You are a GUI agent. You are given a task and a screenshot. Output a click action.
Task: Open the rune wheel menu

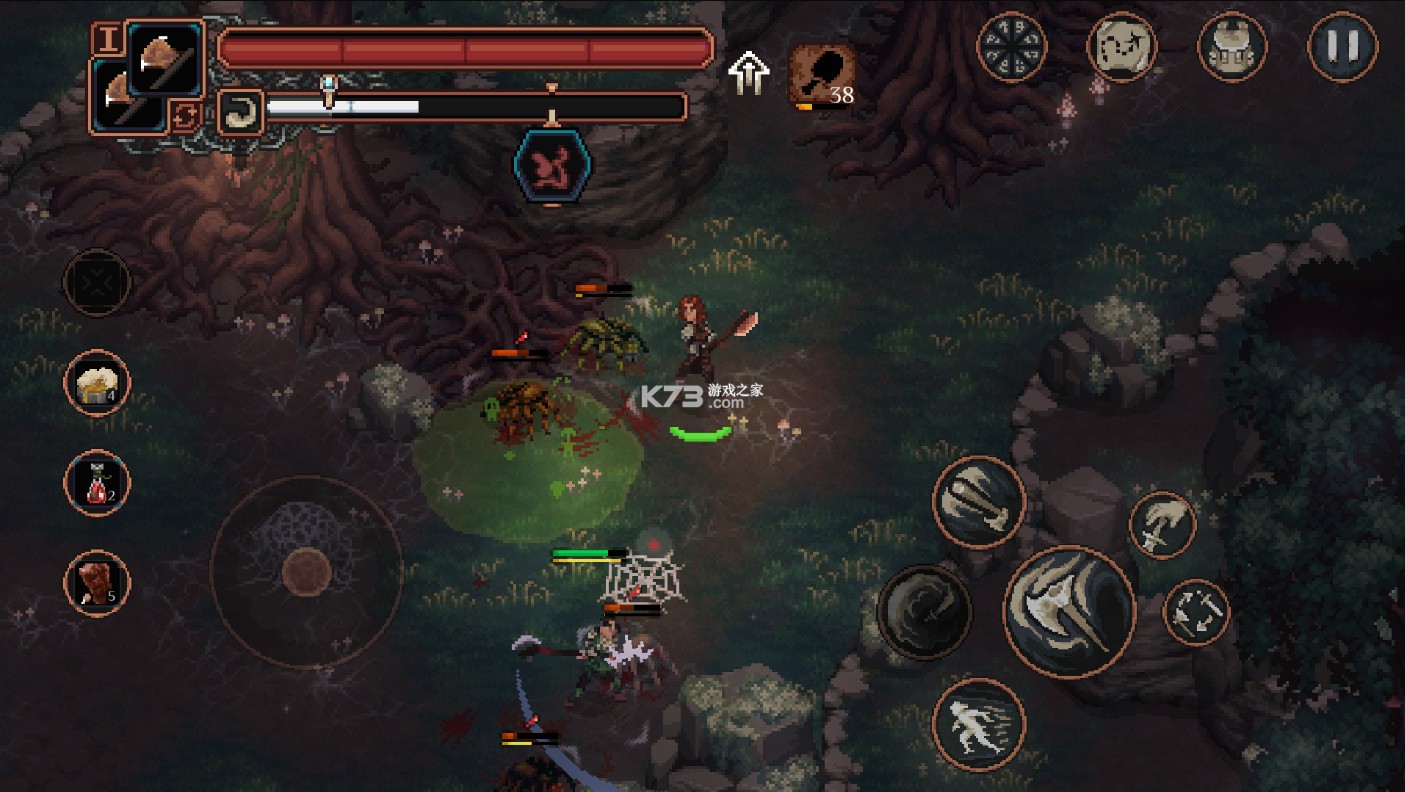click(x=1011, y=46)
